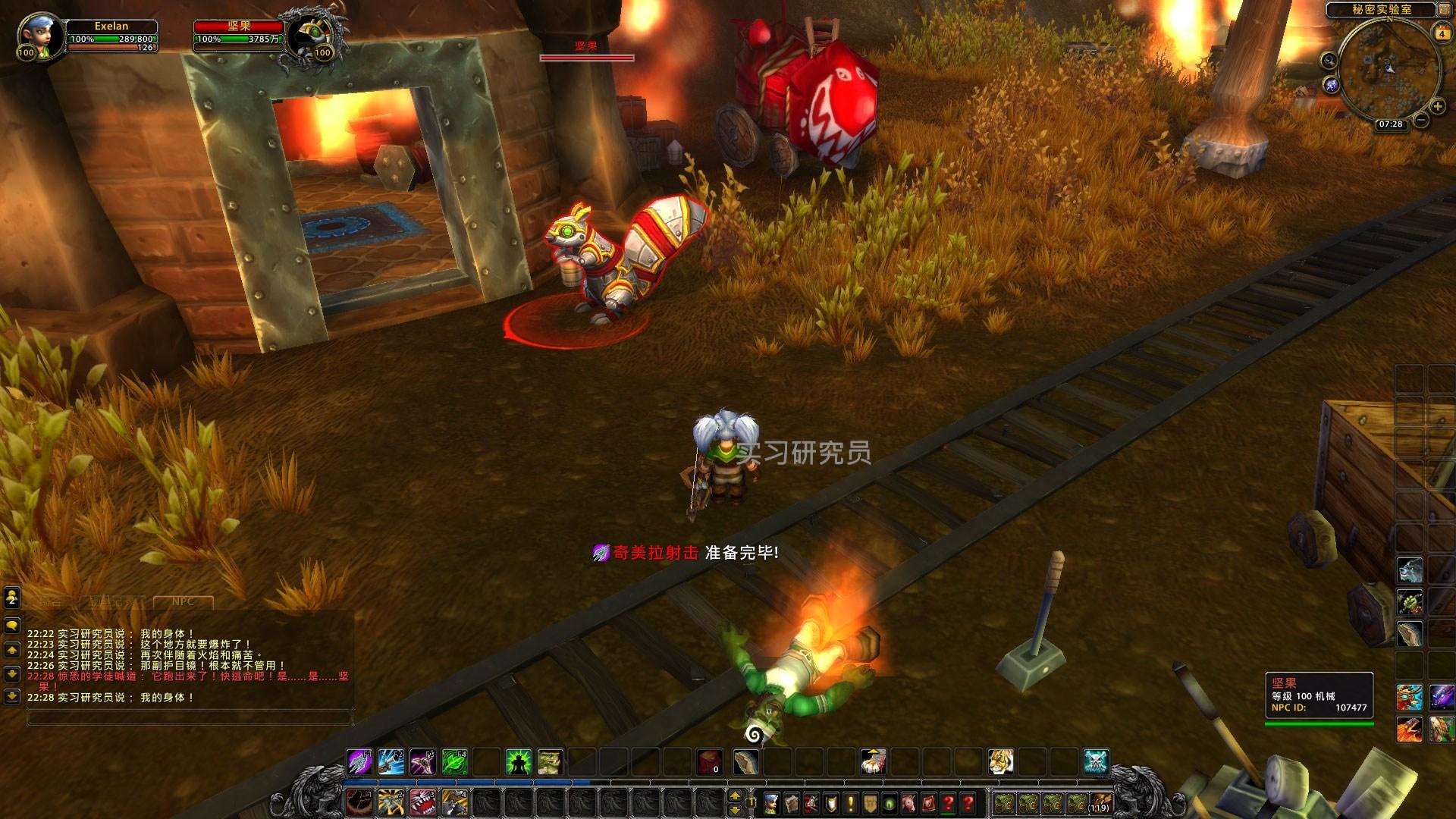1456x819 pixels.
Task: Open the character info micro button
Action: 771,802
